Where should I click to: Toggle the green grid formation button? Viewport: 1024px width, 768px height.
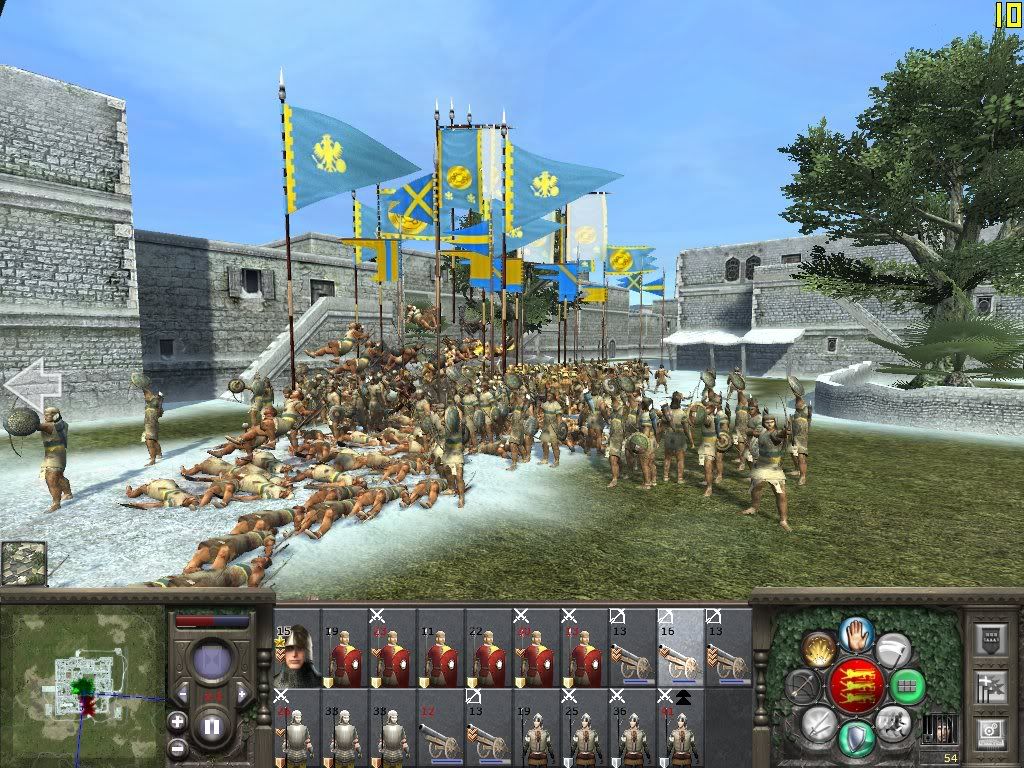point(909,687)
